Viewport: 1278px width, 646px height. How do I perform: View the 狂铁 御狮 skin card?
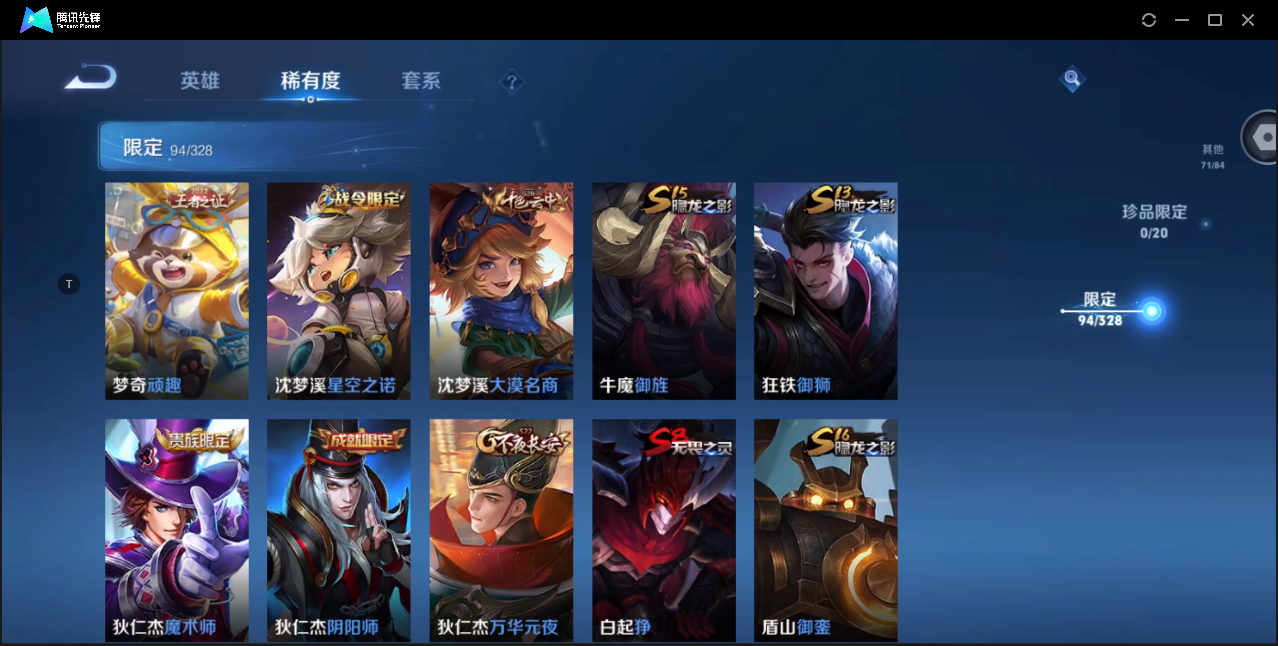coord(826,291)
